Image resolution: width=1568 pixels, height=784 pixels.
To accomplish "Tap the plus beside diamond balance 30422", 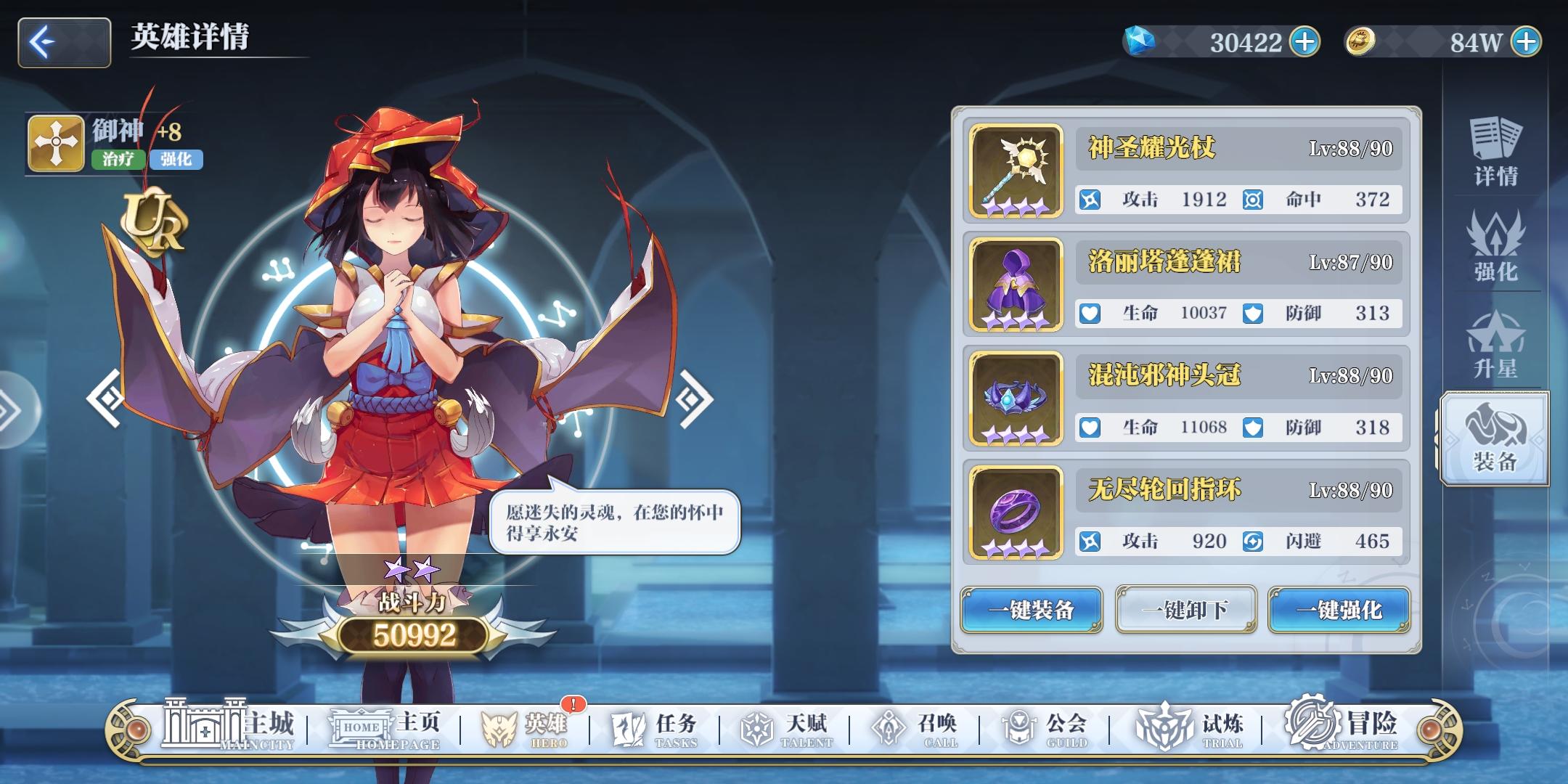I will pos(1304,41).
